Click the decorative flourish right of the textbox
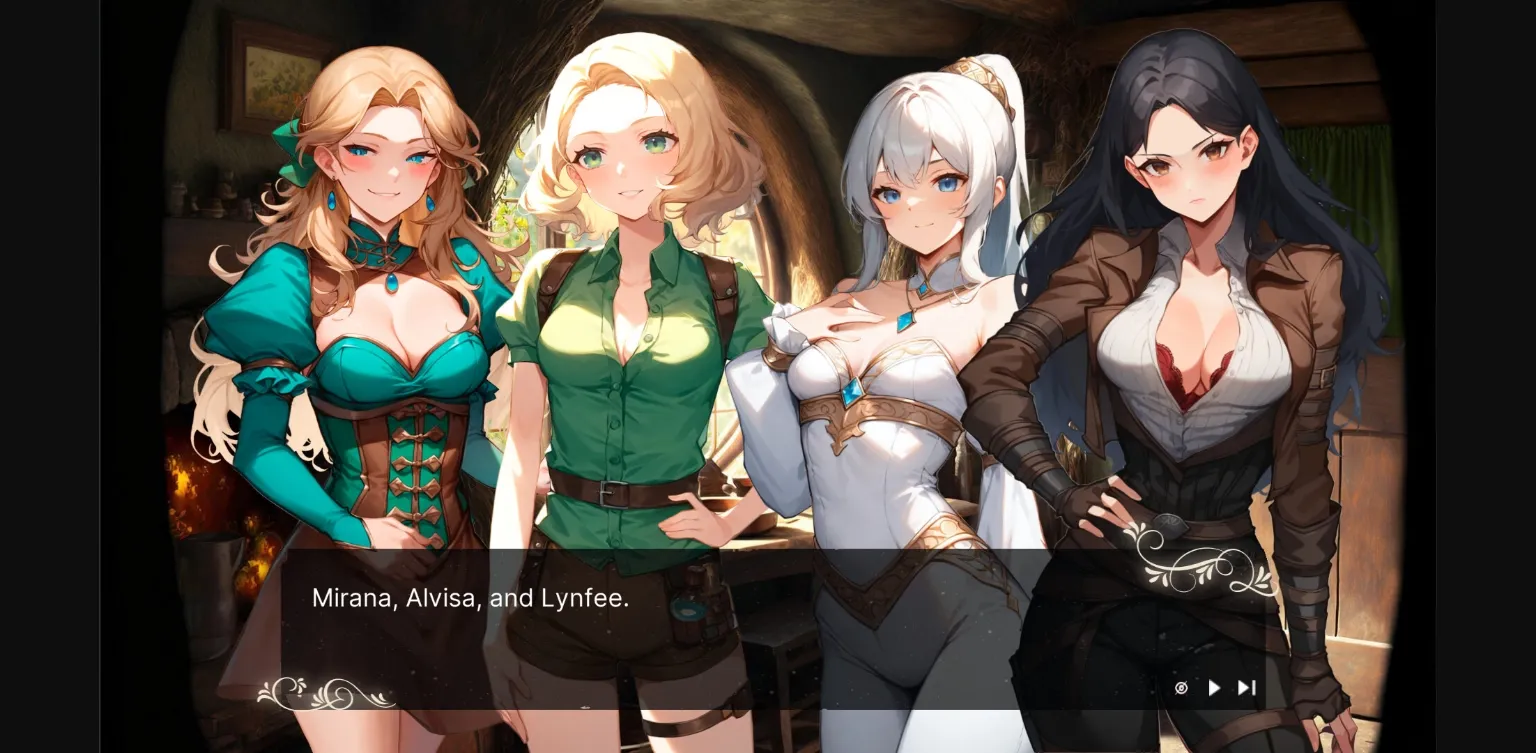Screen dimensions: 1536x753 tap(1200, 565)
